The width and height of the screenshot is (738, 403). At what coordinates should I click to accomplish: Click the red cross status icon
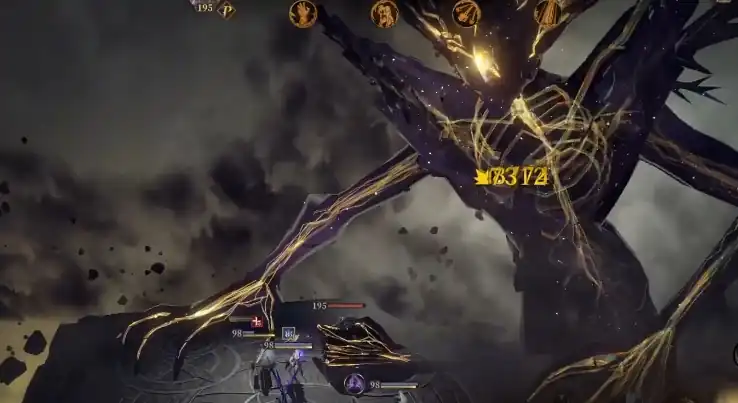pos(258,321)
